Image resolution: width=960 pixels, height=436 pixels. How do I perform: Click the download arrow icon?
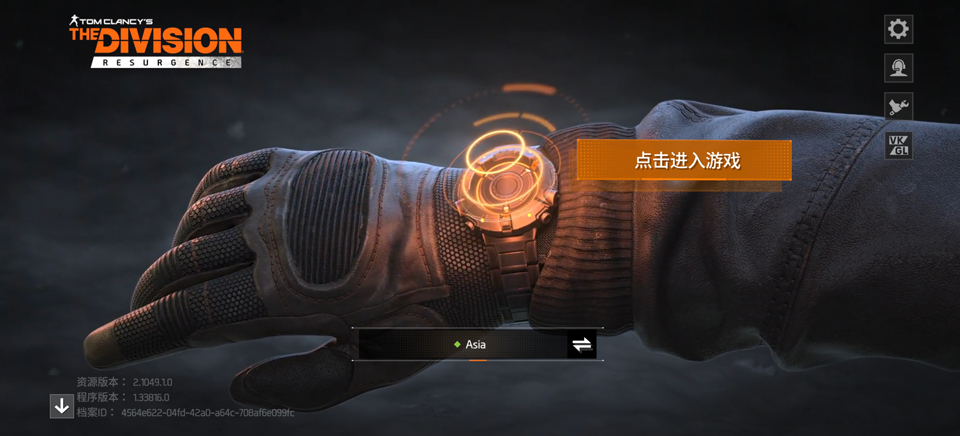62,406
